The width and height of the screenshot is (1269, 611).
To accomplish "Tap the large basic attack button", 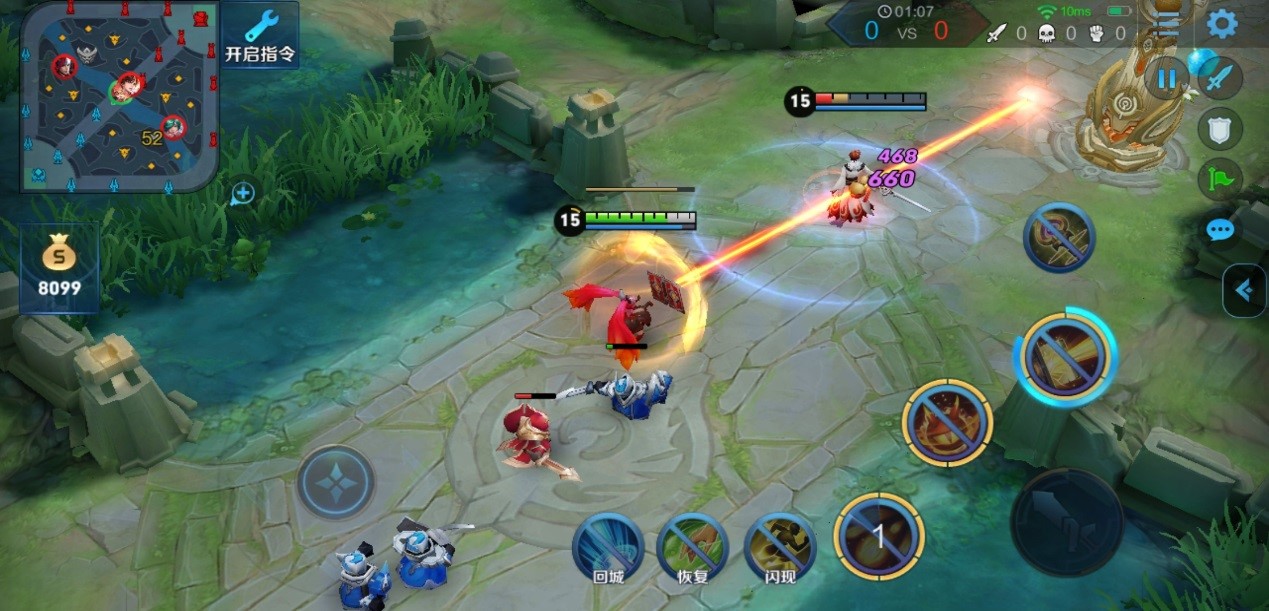I will coord(1066,522).
